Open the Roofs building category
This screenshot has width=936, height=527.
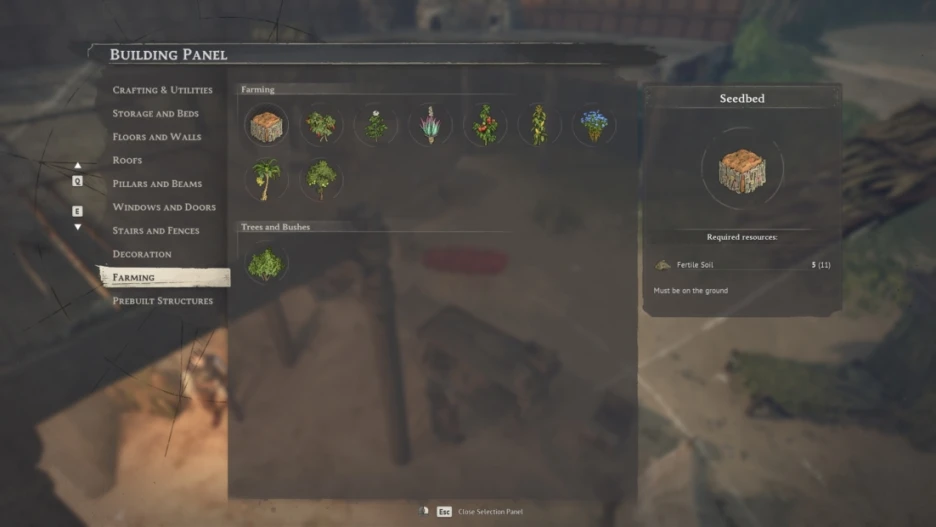[127, 160]
